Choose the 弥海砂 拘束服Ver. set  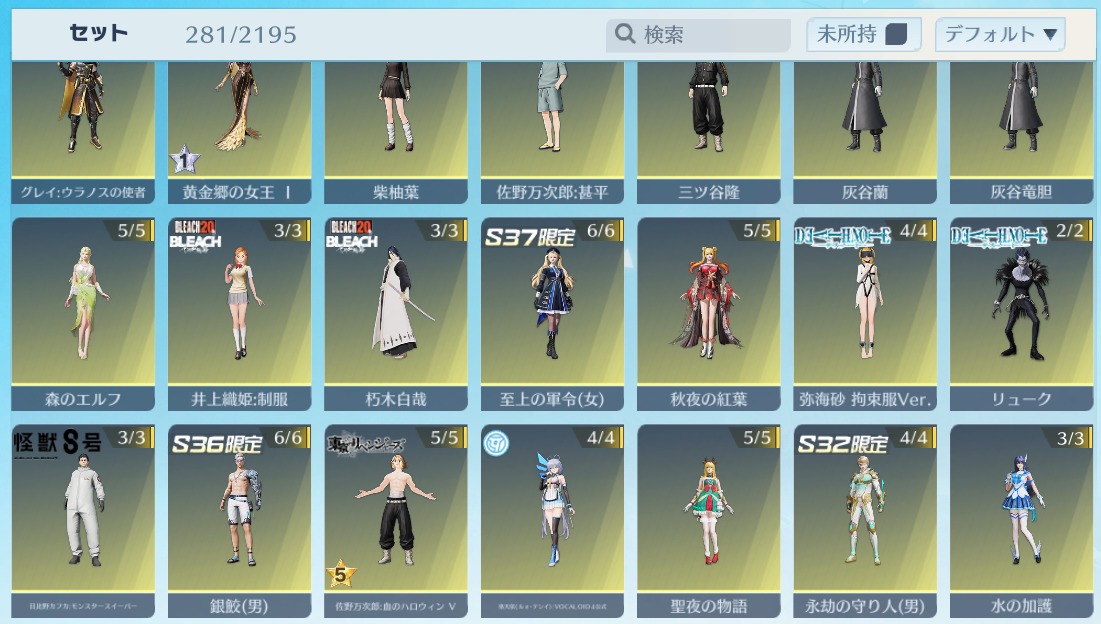point(865,311)
